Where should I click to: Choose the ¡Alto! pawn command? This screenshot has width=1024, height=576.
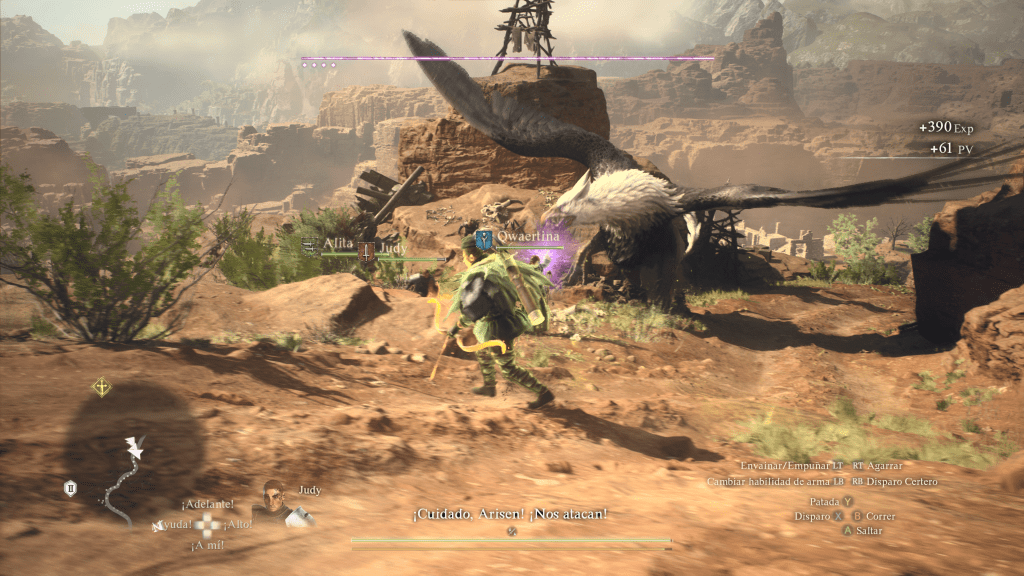(238, 524)
